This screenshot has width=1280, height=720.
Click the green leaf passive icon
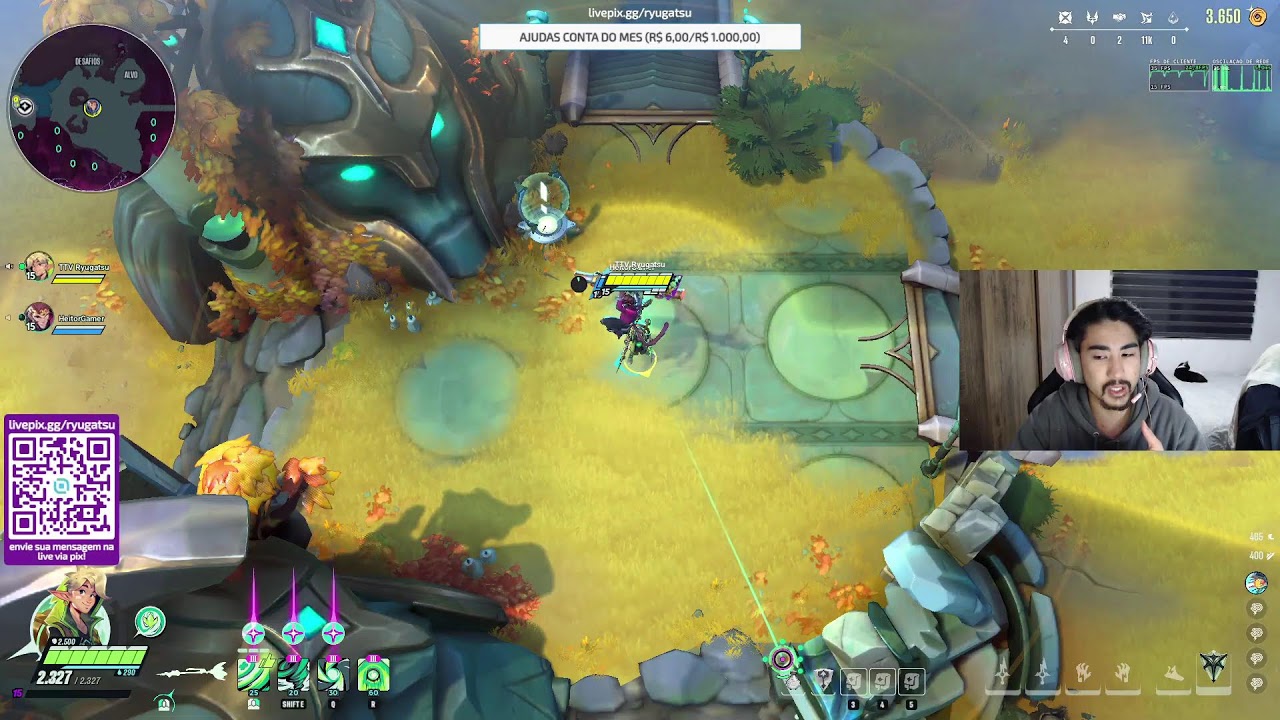pos(150,622)
